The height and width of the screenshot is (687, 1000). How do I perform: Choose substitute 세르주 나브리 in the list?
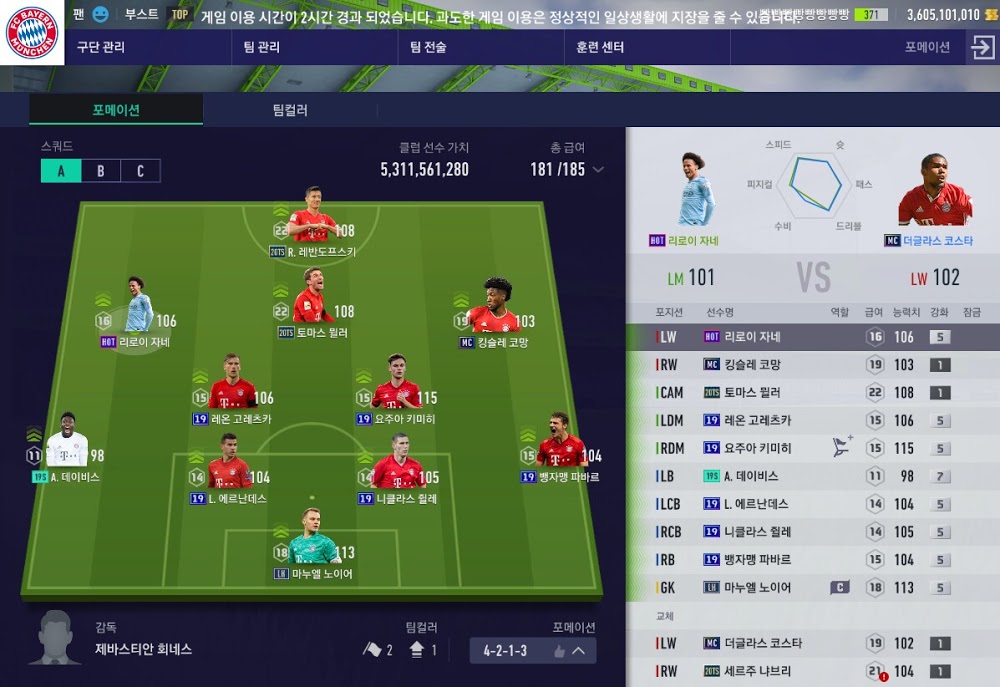812,671
